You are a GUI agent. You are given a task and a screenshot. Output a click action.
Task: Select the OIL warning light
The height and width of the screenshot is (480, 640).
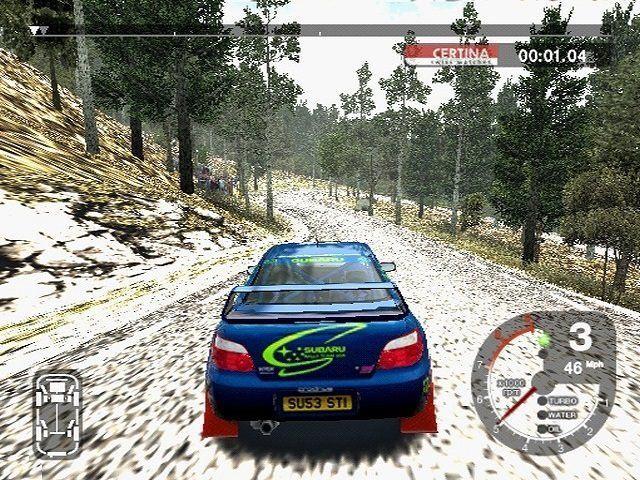[541, 429]
